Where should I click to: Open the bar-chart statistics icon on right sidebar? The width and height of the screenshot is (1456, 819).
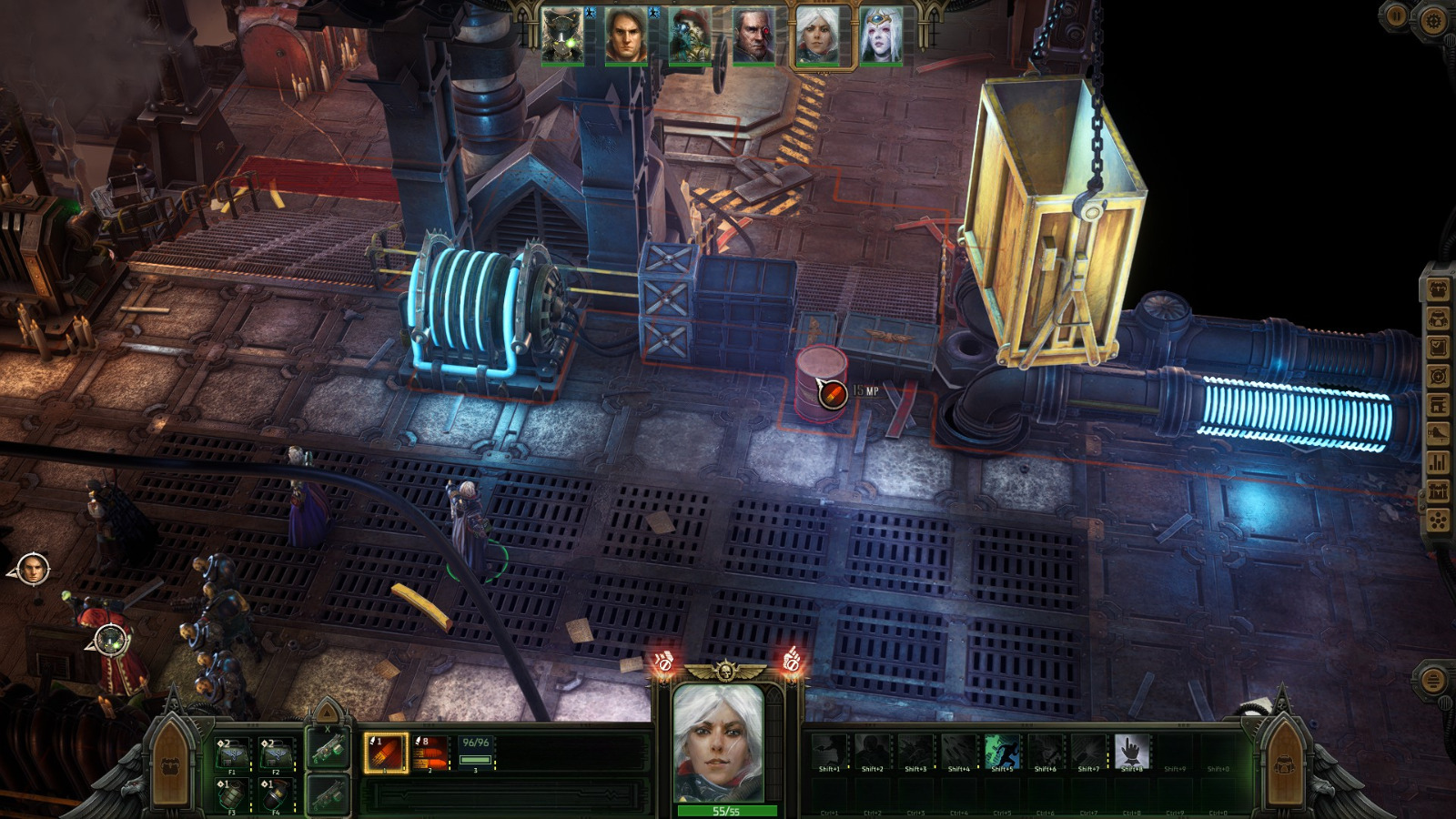tap(1440, 462)
